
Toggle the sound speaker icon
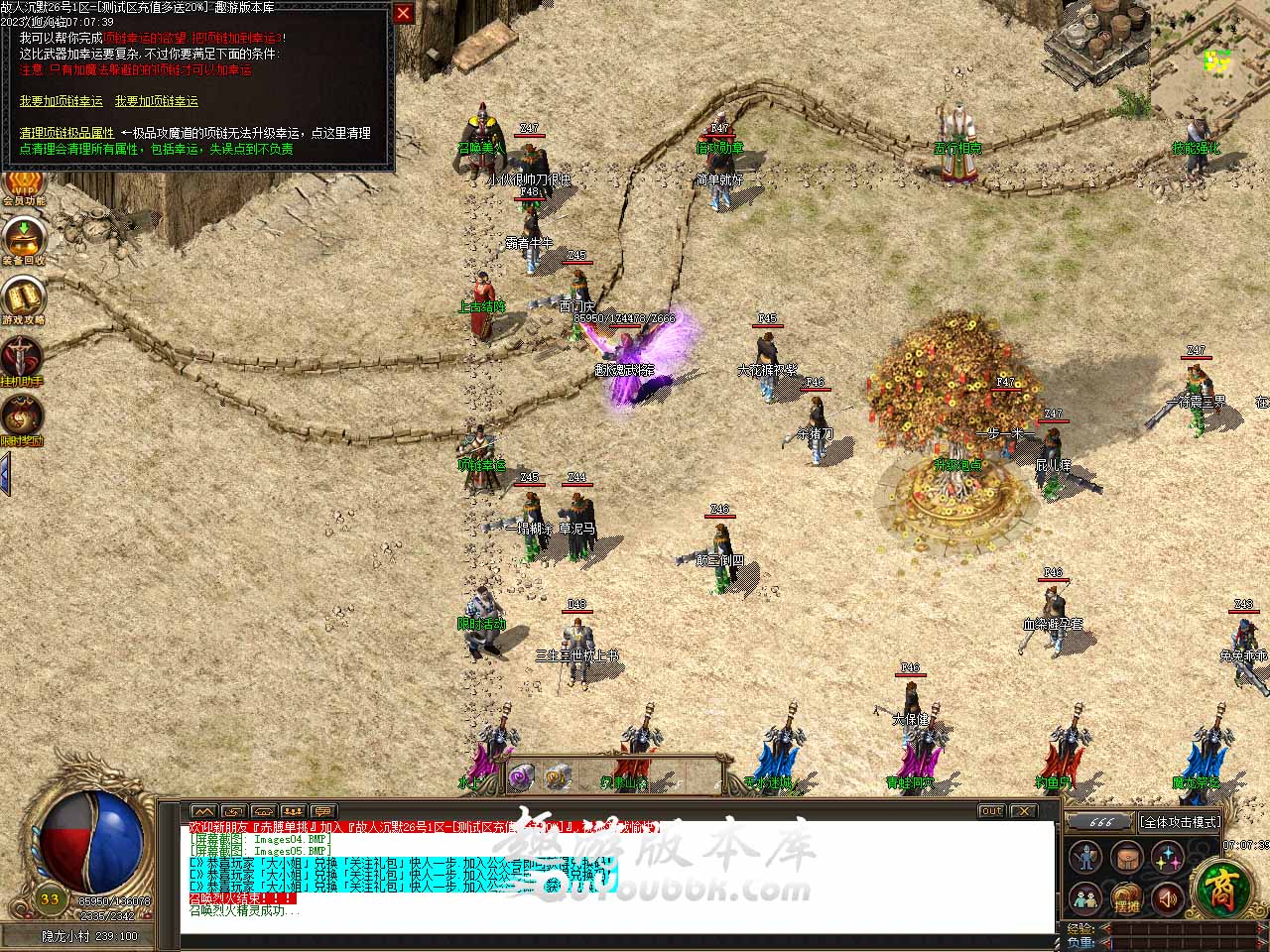tap(1168, 898)
